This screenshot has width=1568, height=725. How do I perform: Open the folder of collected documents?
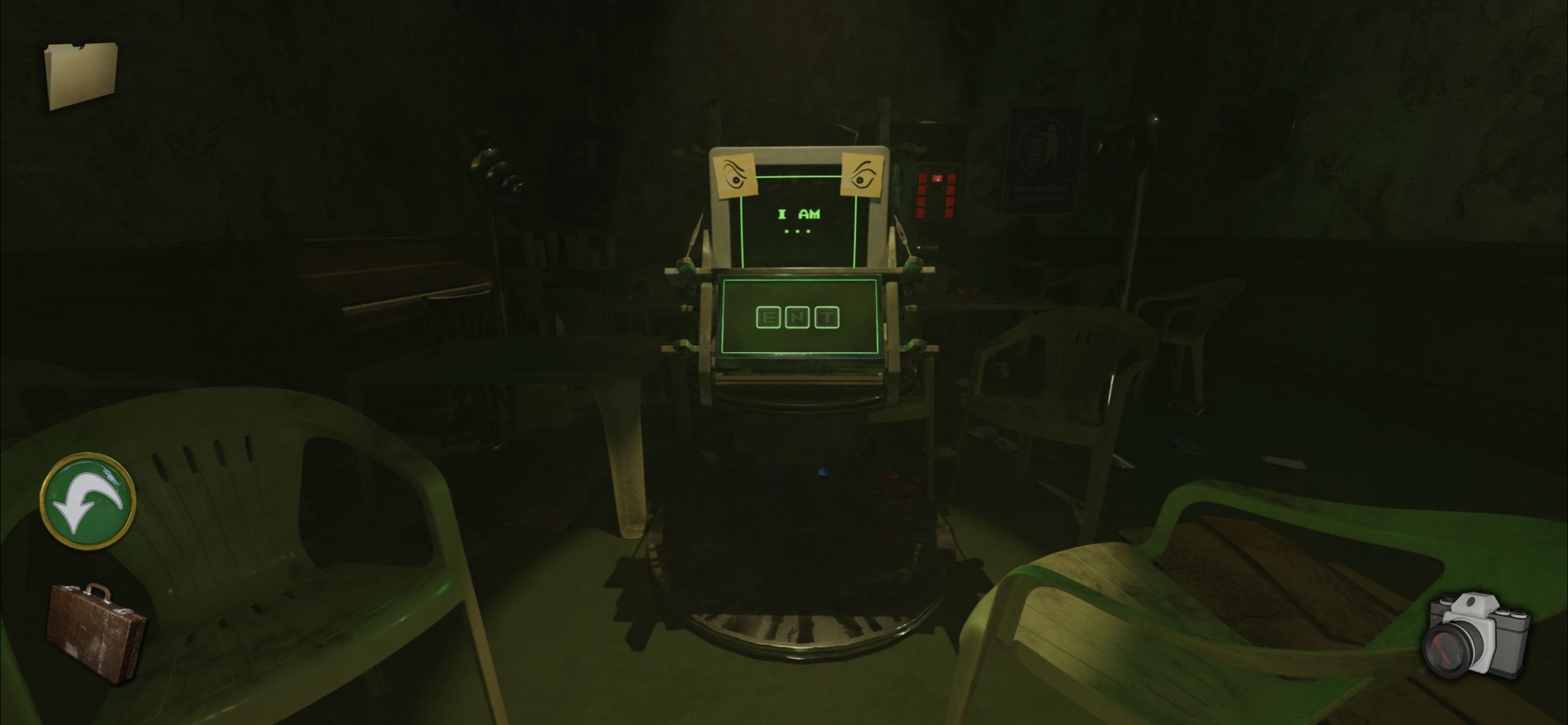point(80,75)
